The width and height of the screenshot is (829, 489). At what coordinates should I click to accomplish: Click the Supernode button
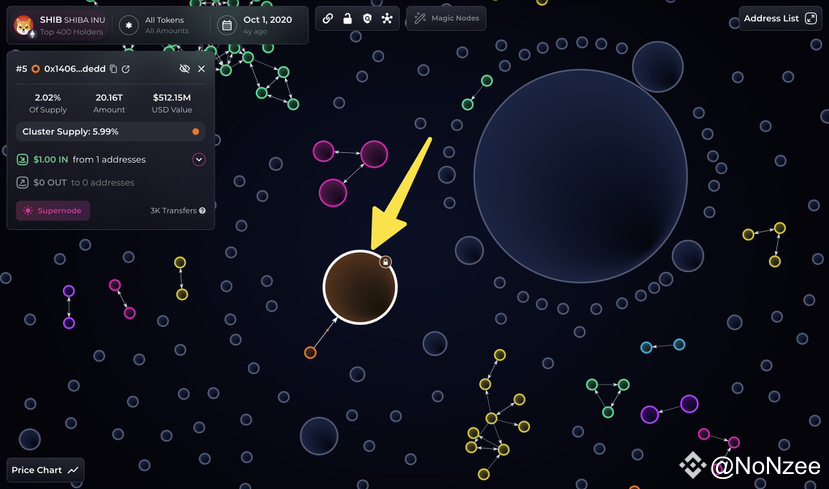coord(54,210)
